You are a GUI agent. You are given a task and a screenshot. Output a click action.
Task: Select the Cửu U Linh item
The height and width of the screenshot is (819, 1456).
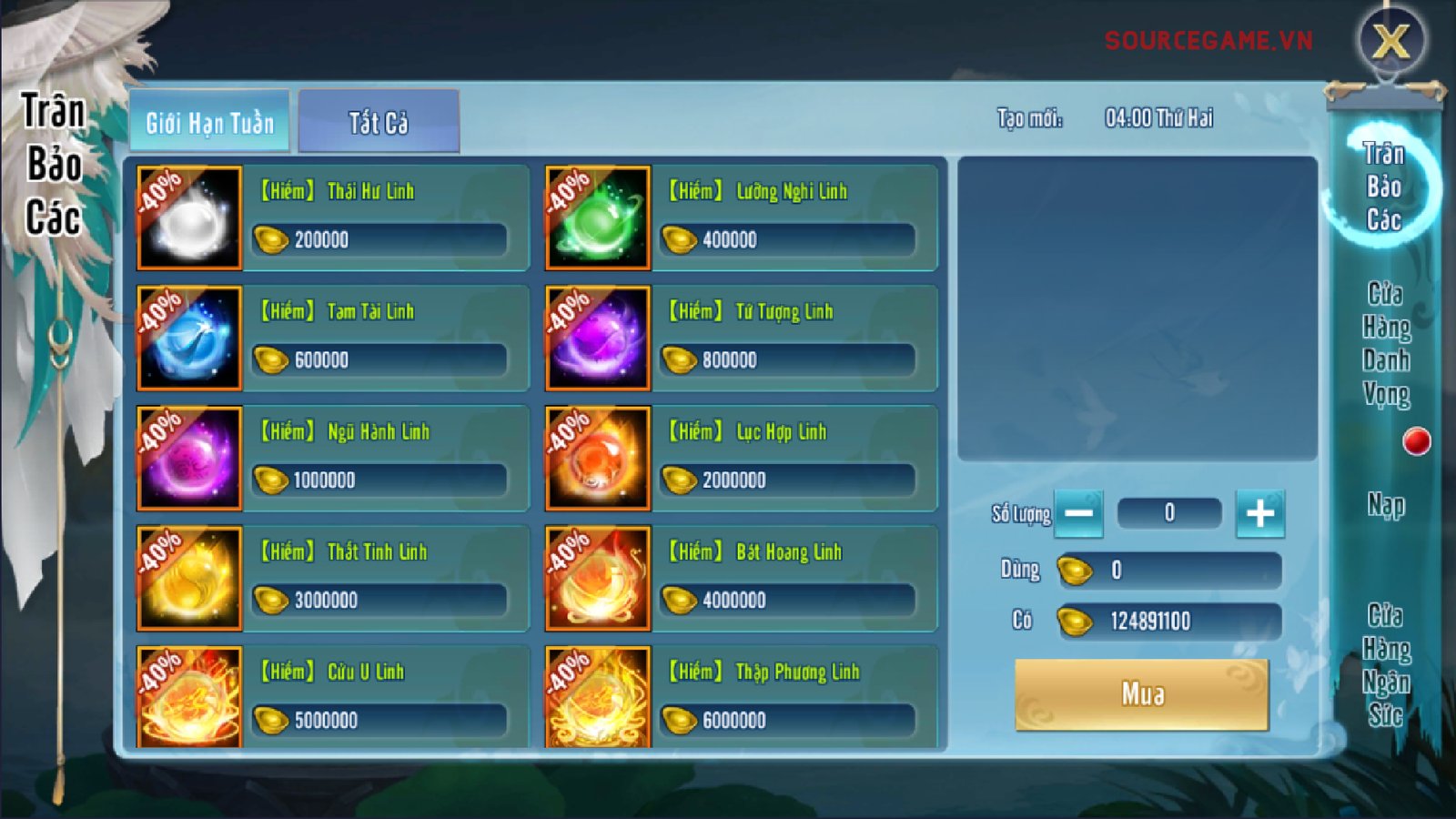tap(333, 697)
